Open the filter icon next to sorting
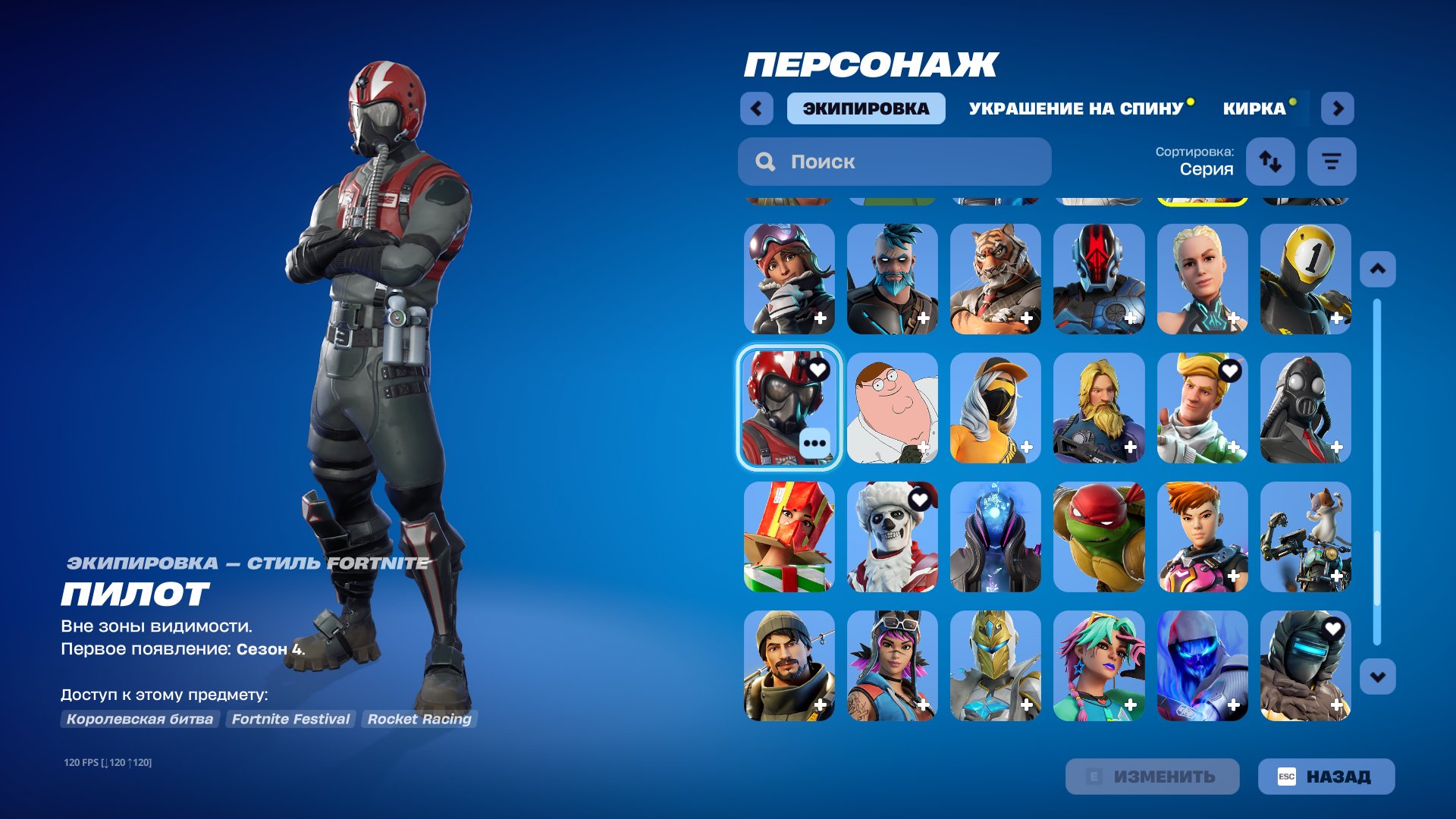This screenshot has height=819, width=1456. tap(1332, 161)
